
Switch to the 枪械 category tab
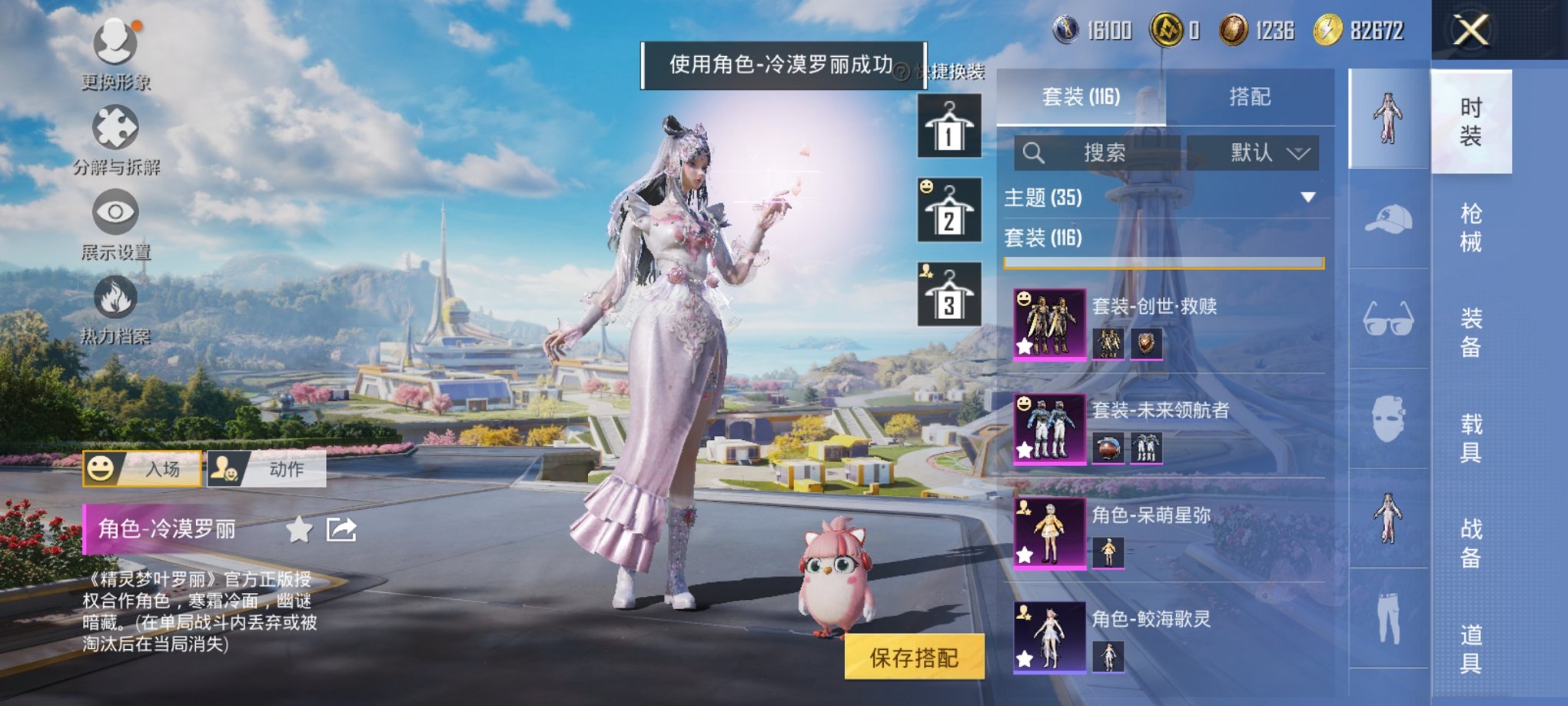(1470, 227)
